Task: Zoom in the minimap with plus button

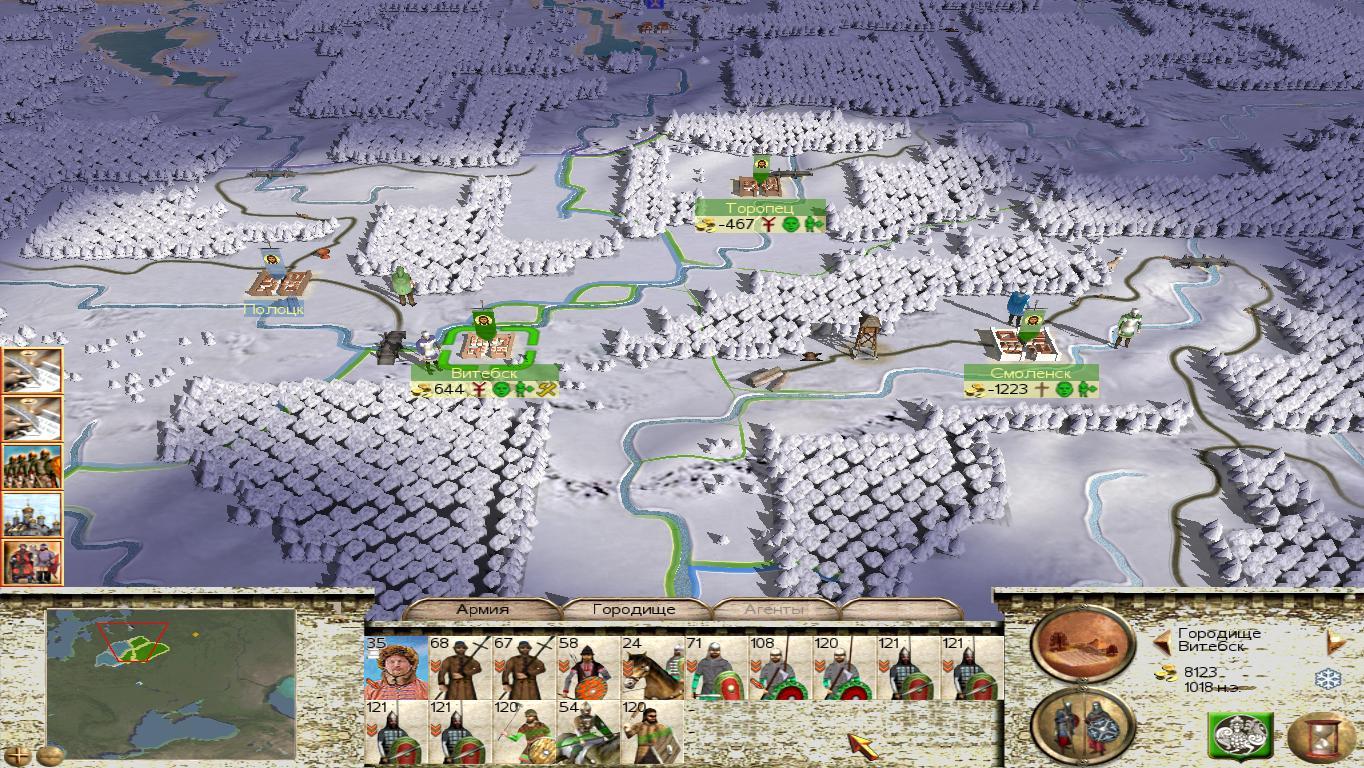Action: click(x=17, y=755)
